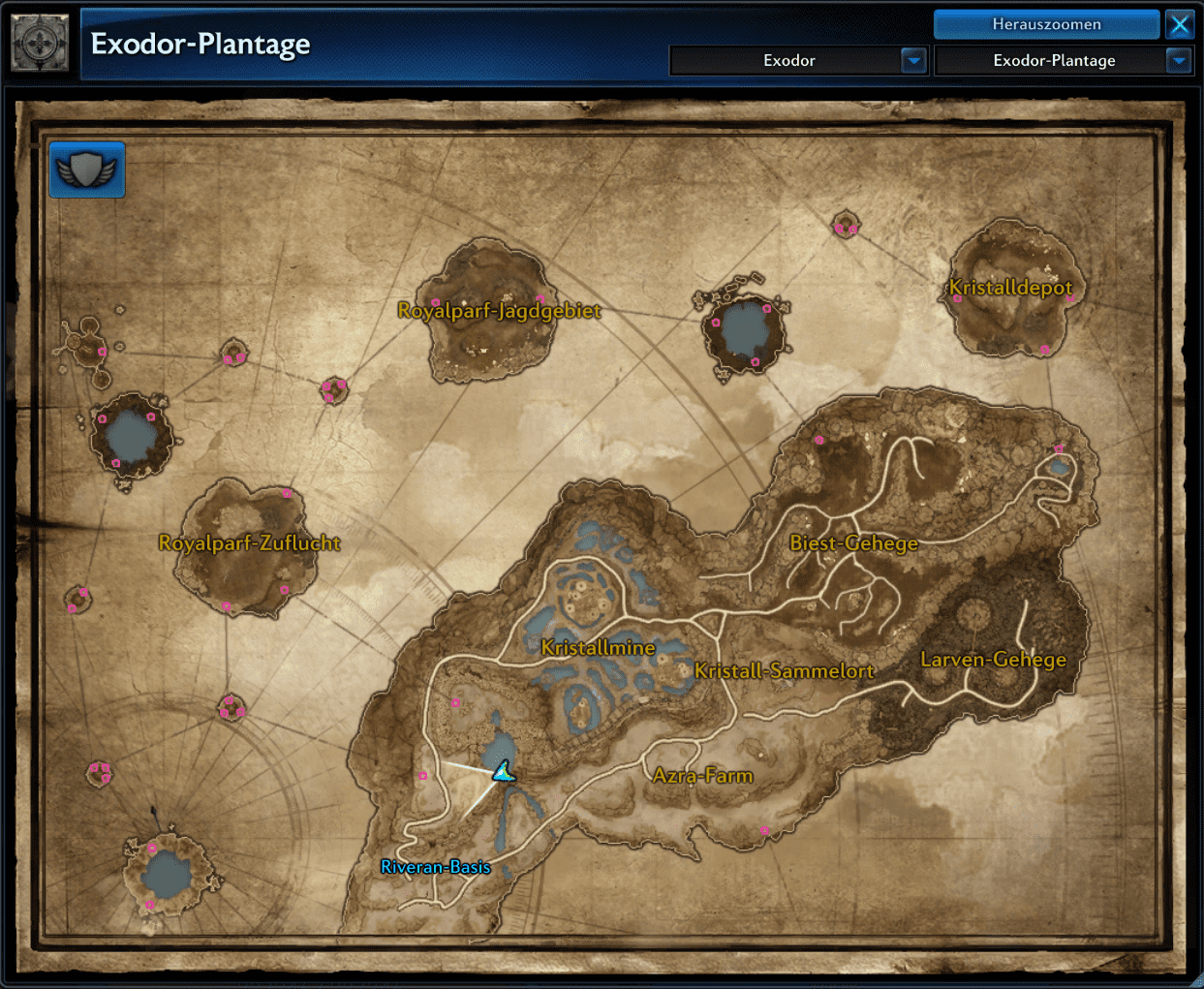Click the Biest-Gehege area label

tap(853, 543)
